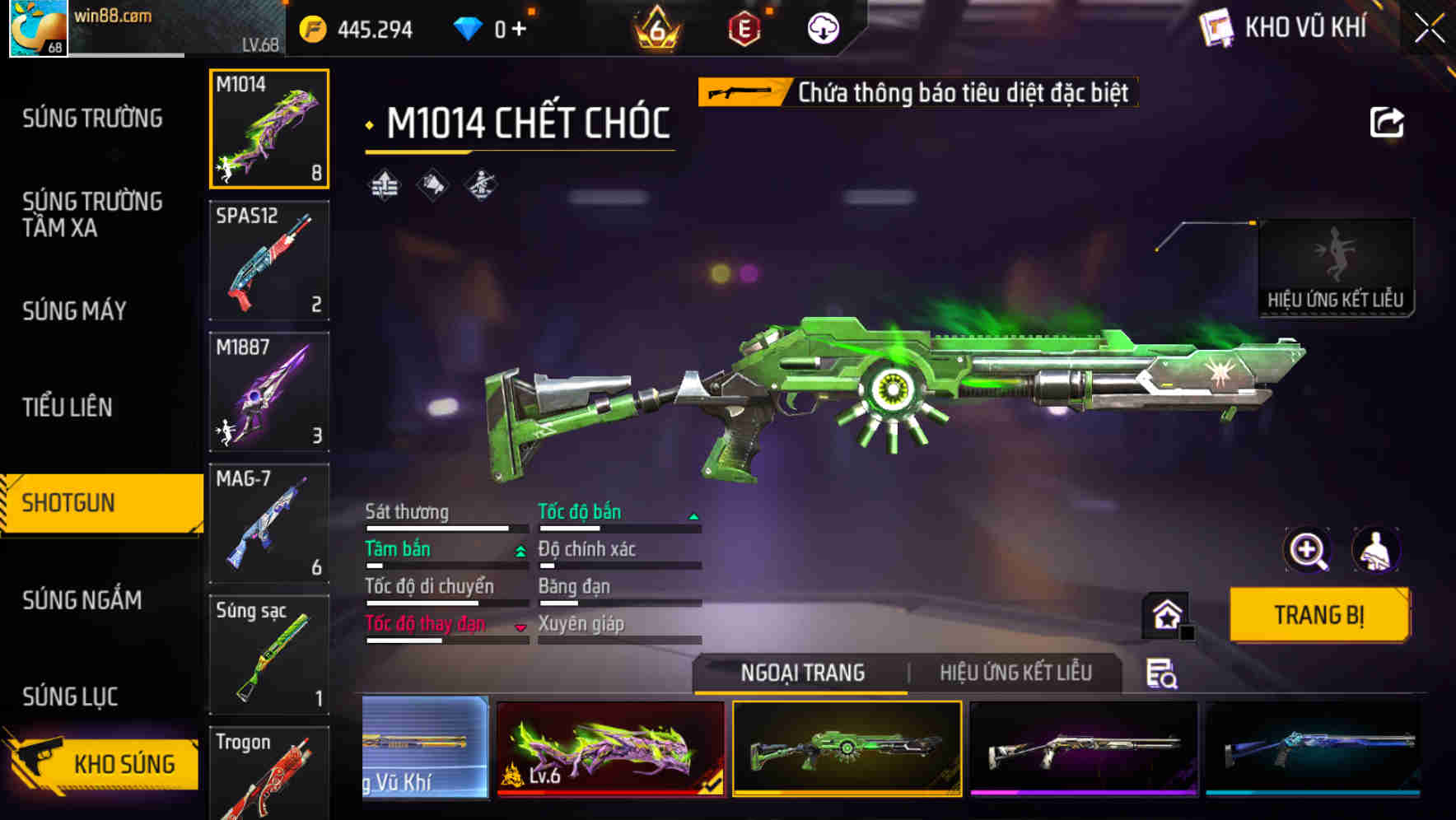Select the SPAS12 weapon tile

coord(269,260)
